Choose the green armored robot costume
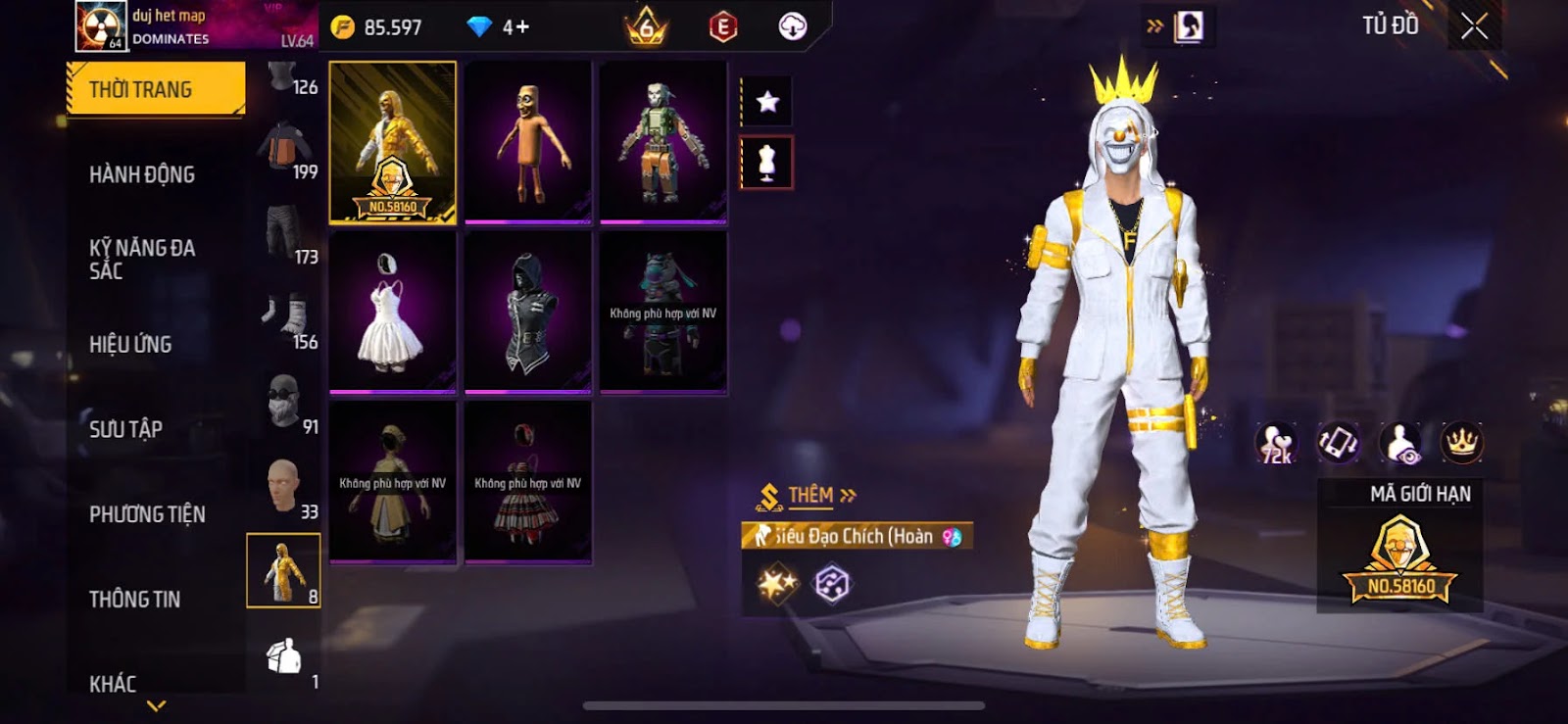The image size is (1568, 724). tap(663, 142)
